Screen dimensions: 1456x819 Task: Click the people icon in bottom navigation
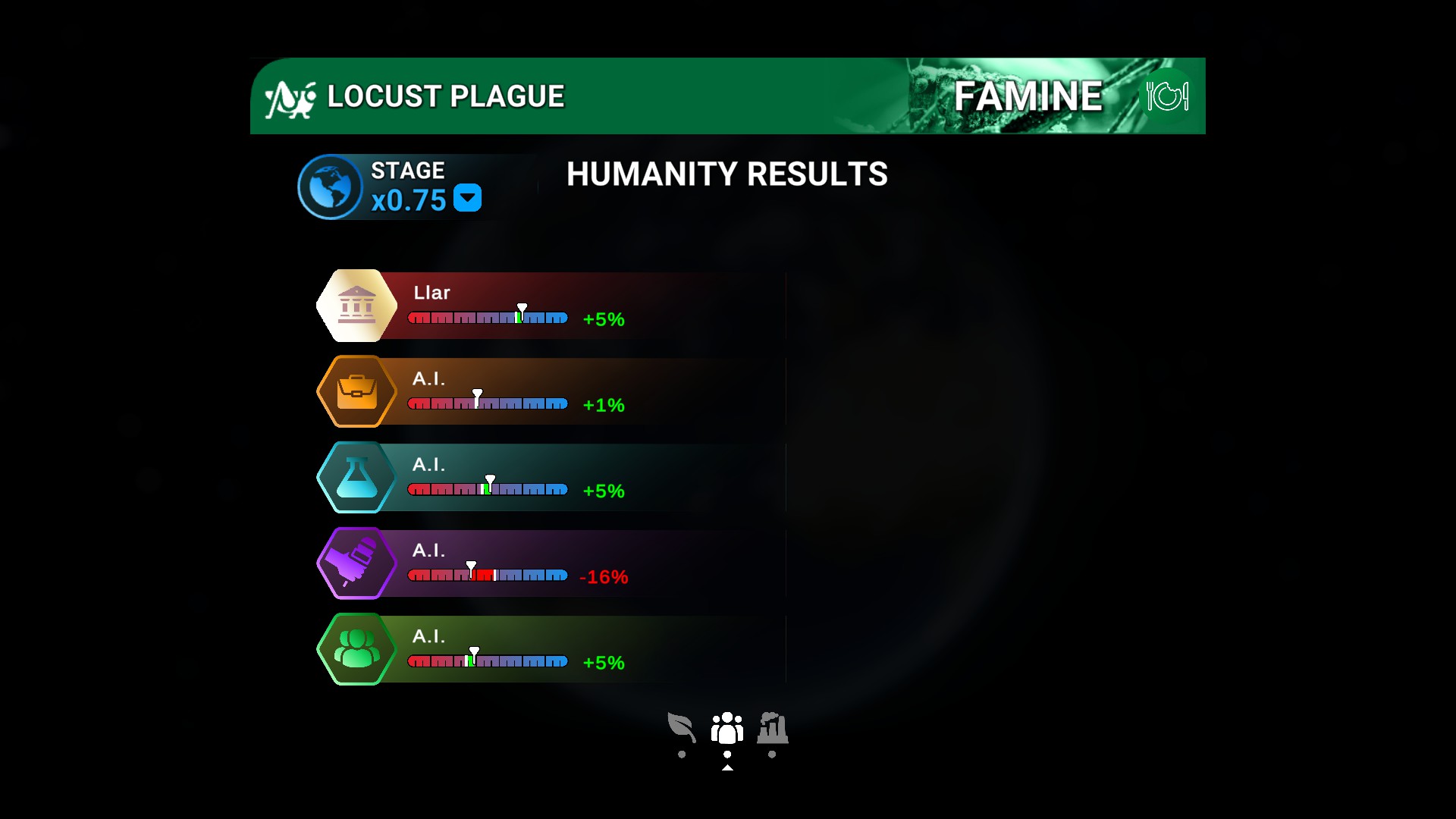[x=728, y=730]
